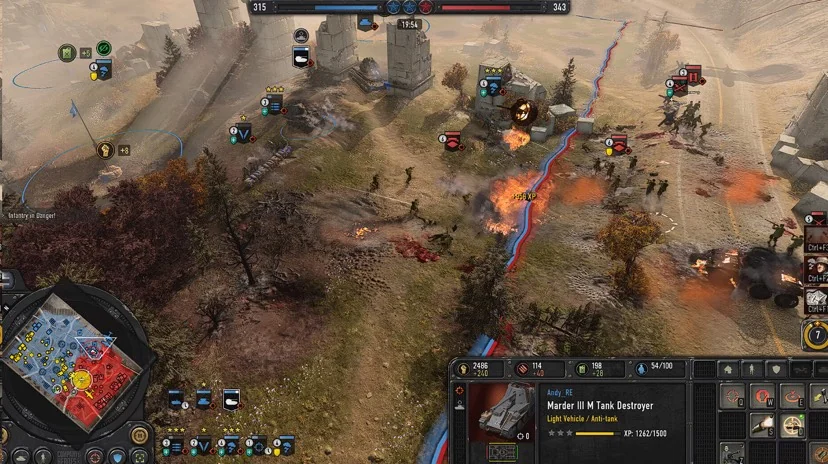Select the white tank unit card

pos(231,400)
